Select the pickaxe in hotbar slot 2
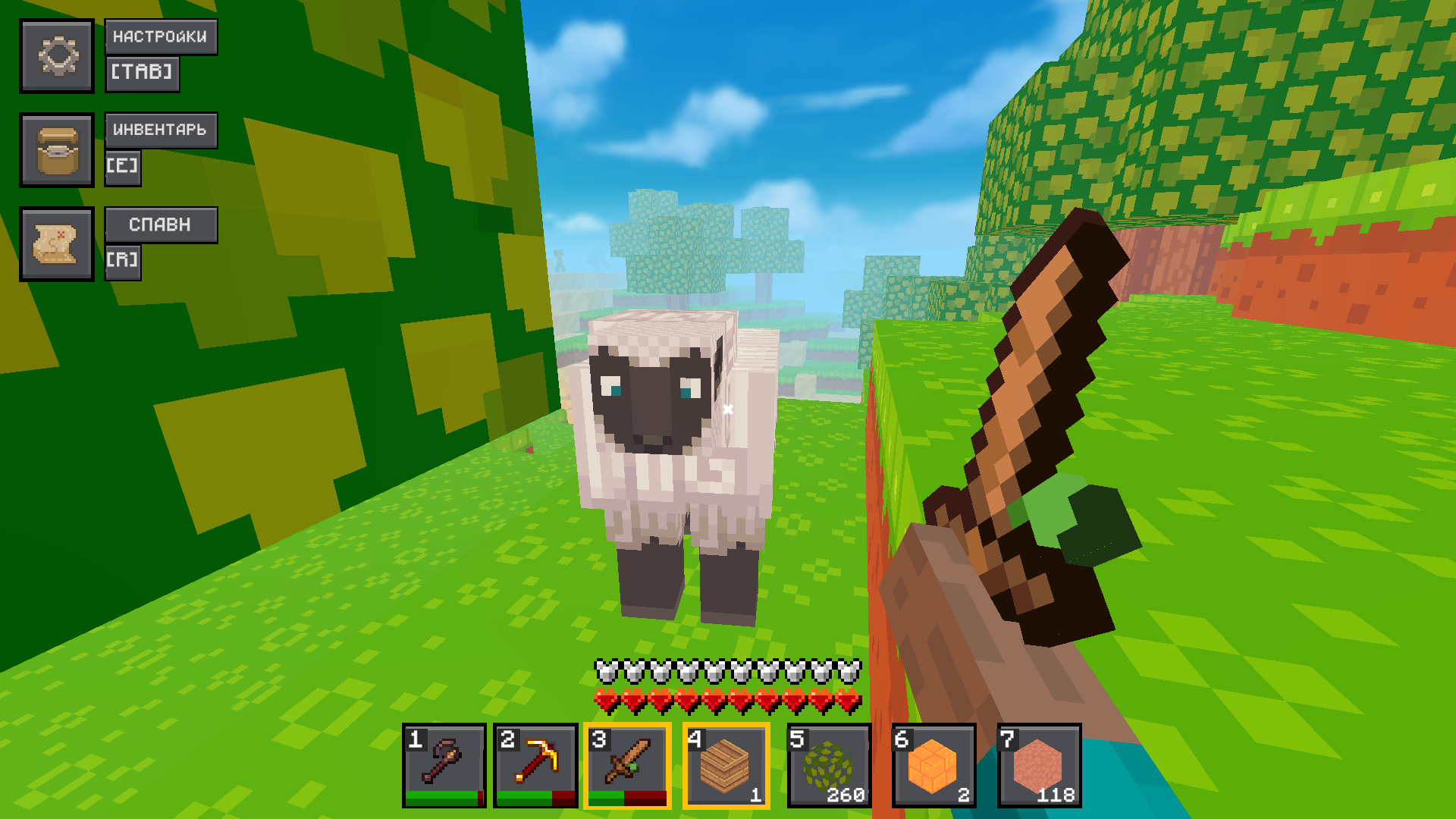The width and height of the screenshot is (1456, 819). click(x=535, y=764)
